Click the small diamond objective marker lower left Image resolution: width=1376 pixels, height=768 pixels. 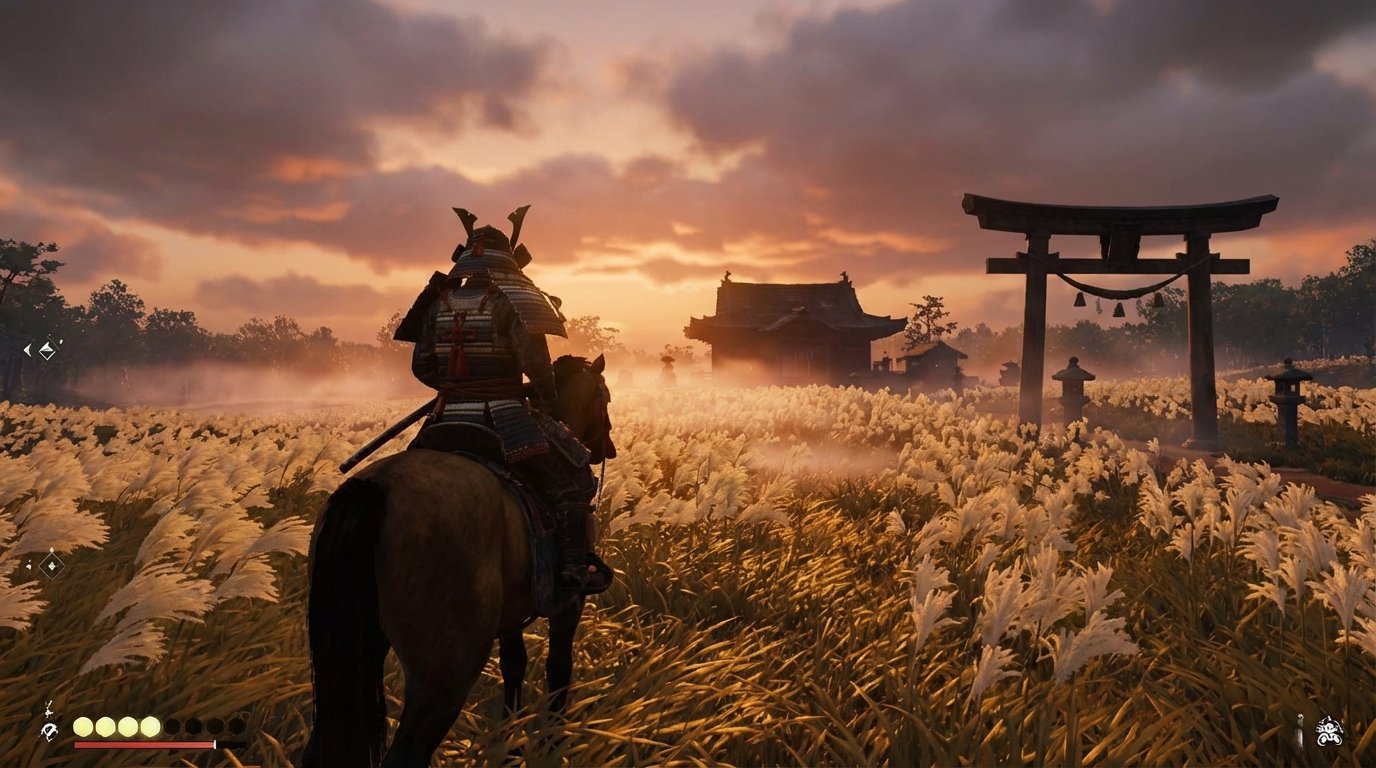click(x=51, y=565)
